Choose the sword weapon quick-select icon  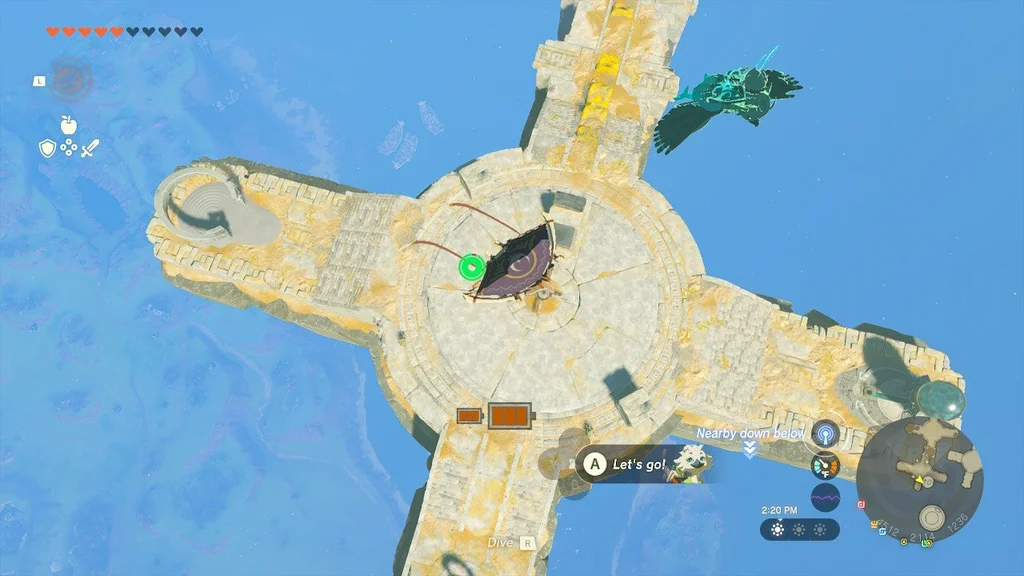[91, 149]
